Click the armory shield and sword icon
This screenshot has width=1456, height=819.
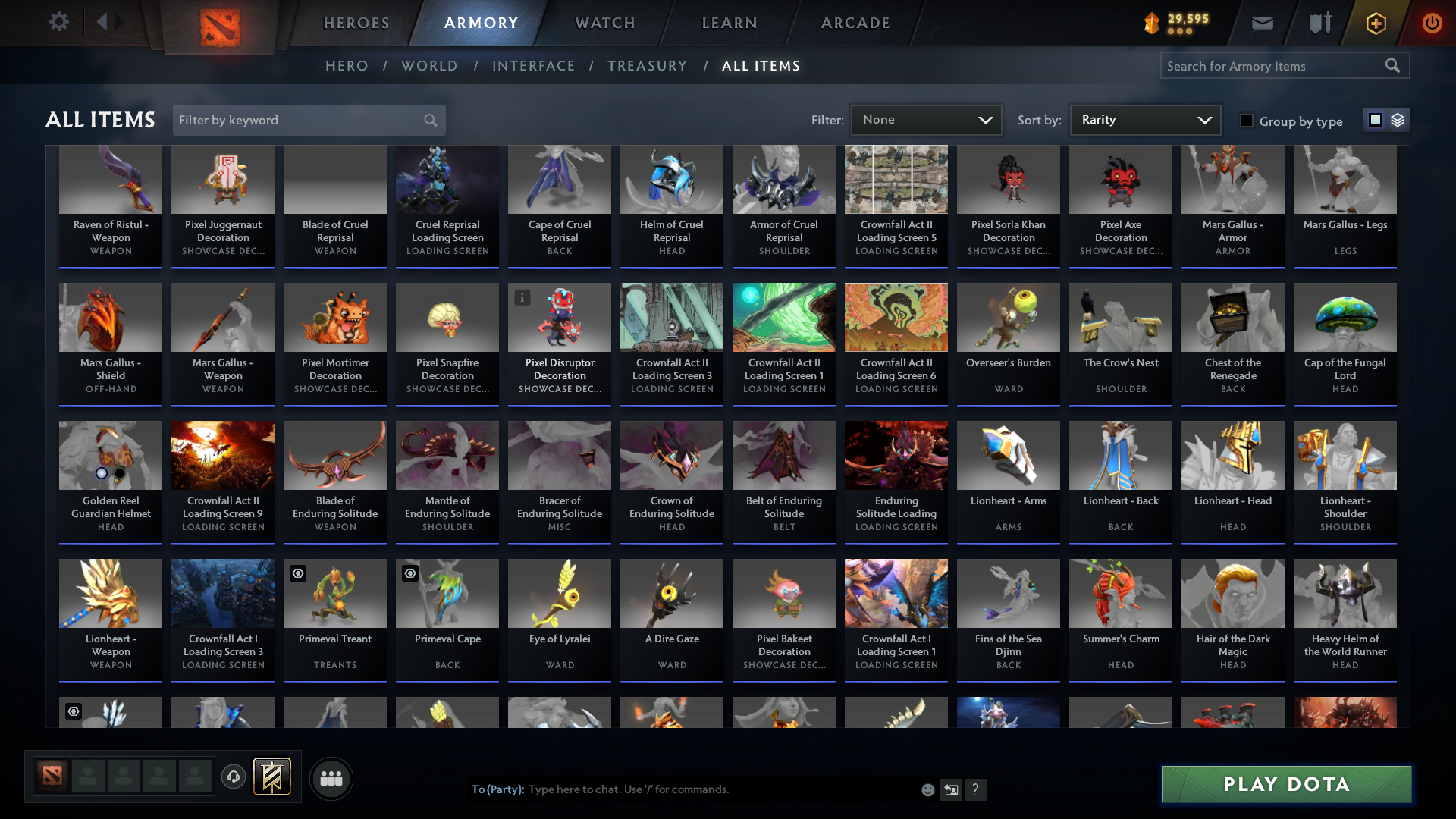tap(1319, 23)
